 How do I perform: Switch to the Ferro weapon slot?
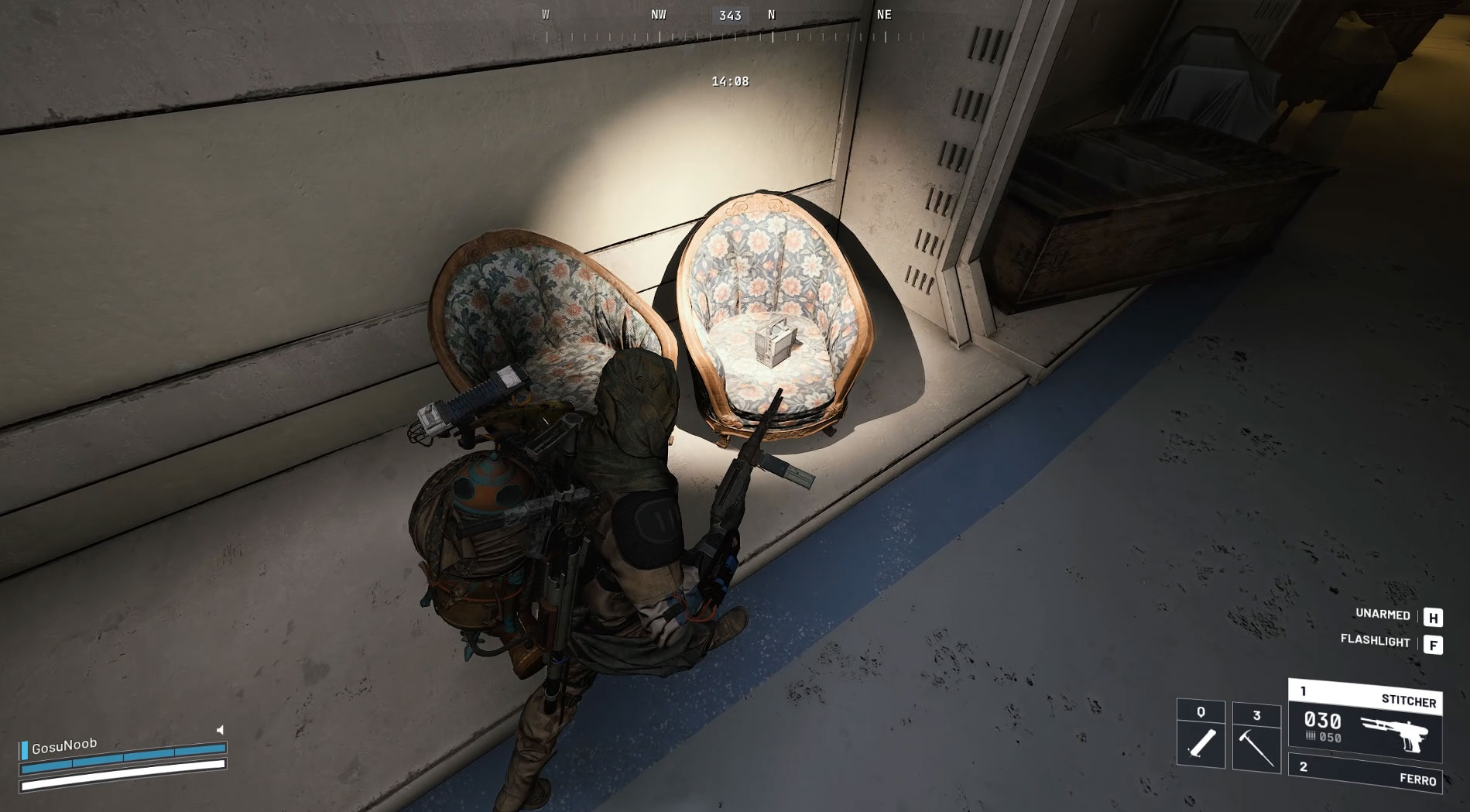coord(1365,773)
